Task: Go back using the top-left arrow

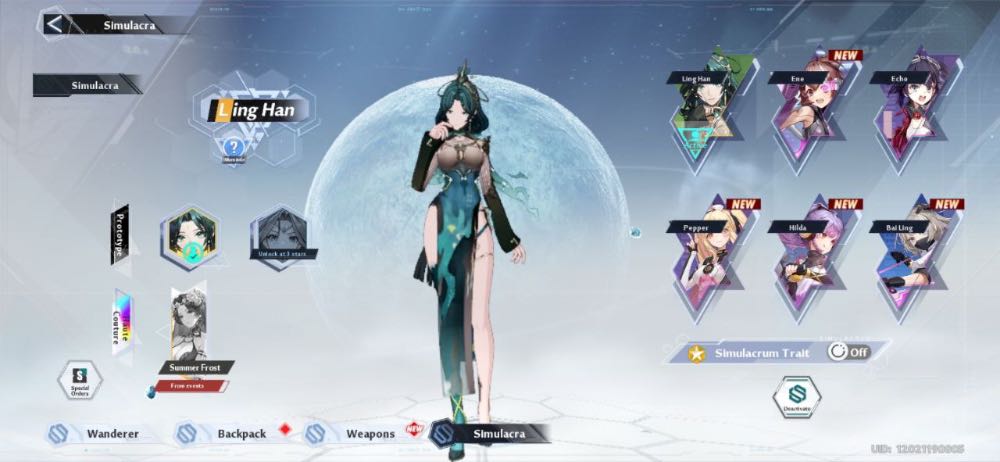Action: tap(54, 24)
